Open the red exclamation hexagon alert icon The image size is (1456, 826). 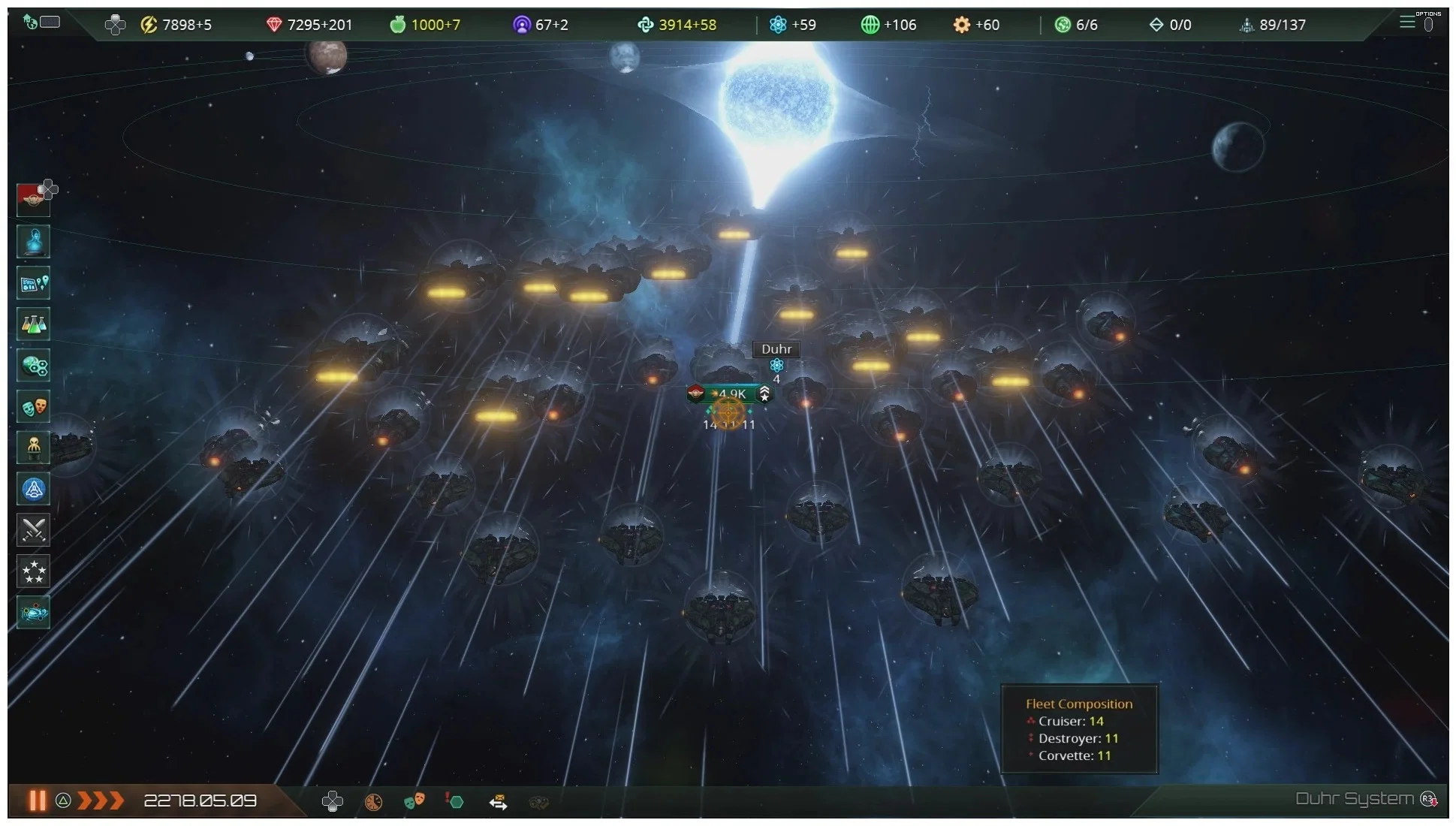(454, 801)
